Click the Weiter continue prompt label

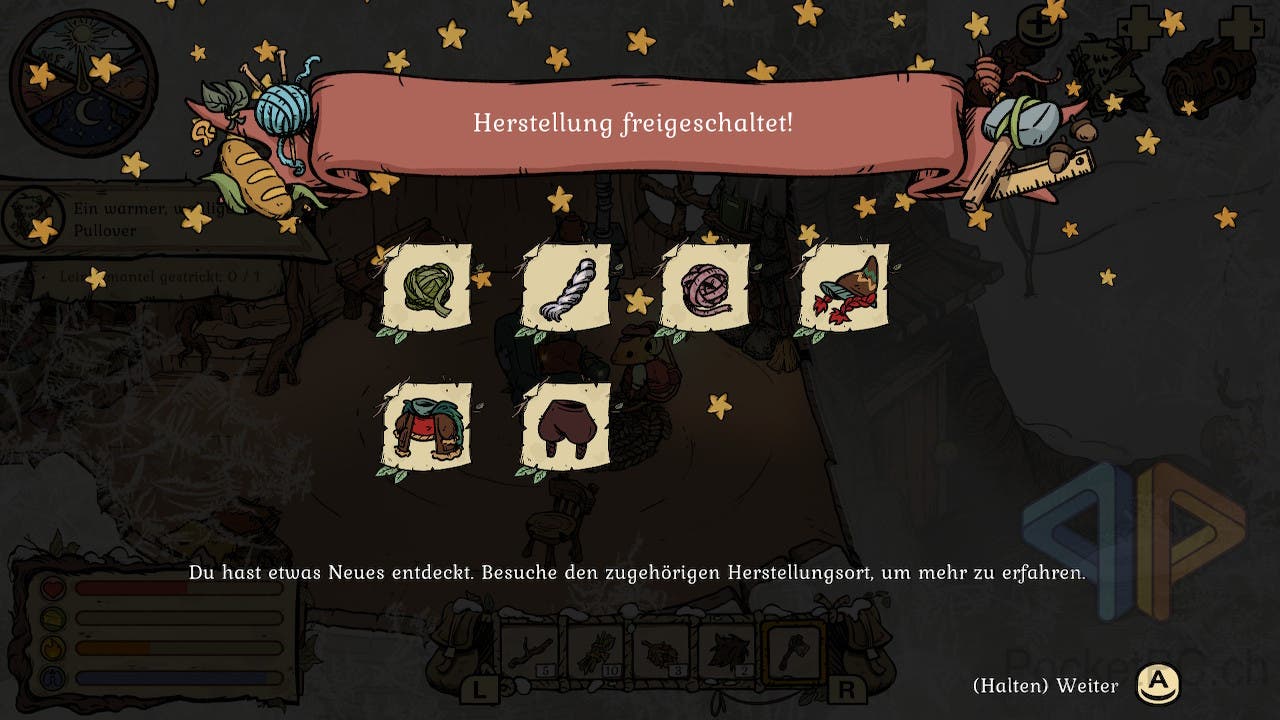coord(1045,685)
